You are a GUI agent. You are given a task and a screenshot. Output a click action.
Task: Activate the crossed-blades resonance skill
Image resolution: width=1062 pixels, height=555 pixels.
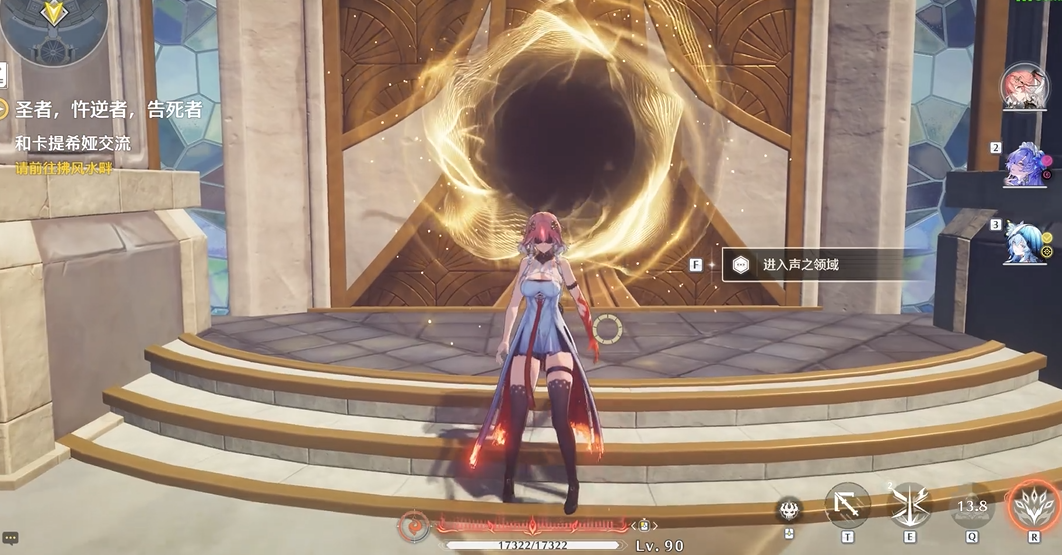coord(909,505)
